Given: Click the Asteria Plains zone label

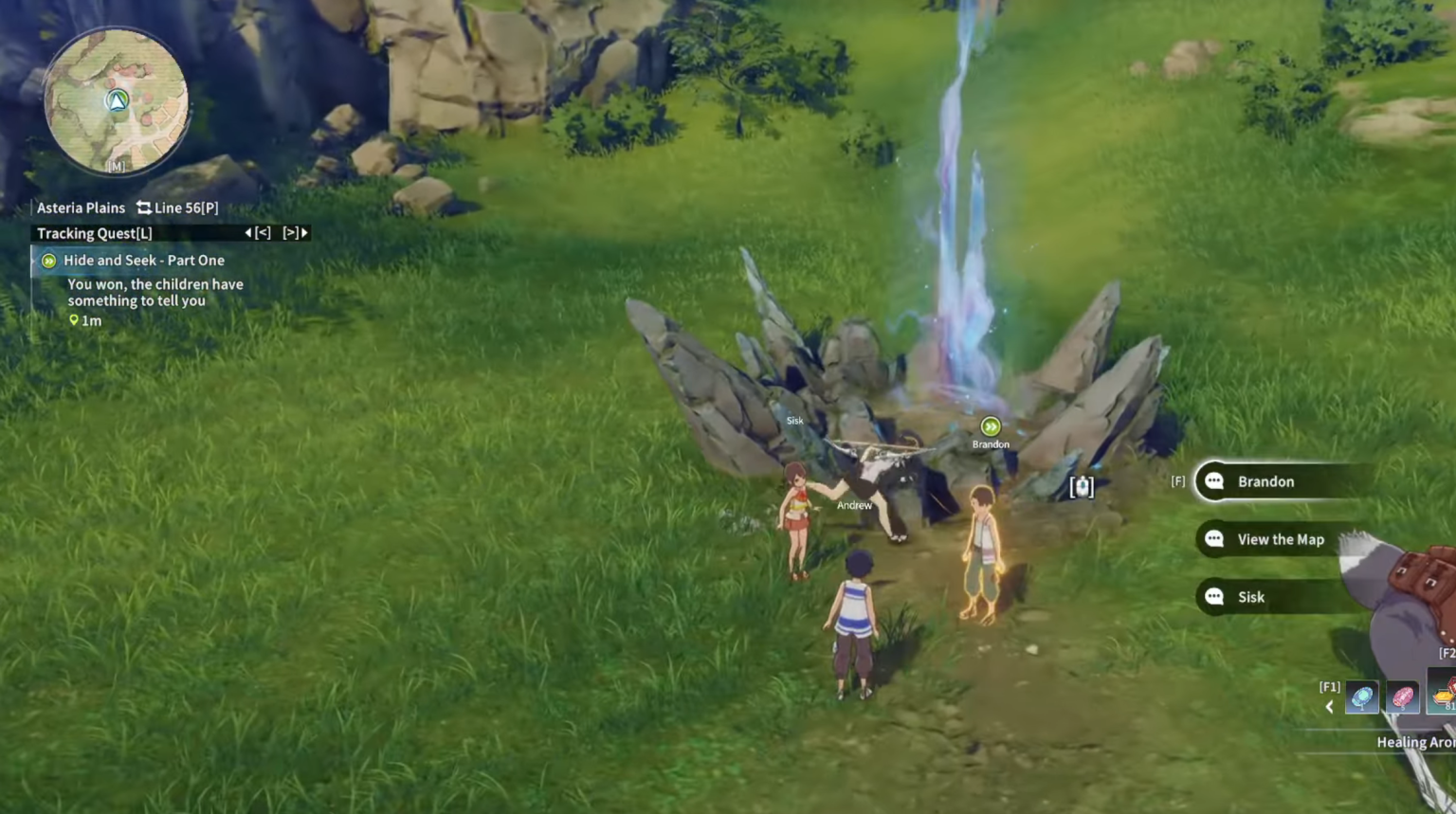Looking at the screenshot, I should click(x=81, y=208).
